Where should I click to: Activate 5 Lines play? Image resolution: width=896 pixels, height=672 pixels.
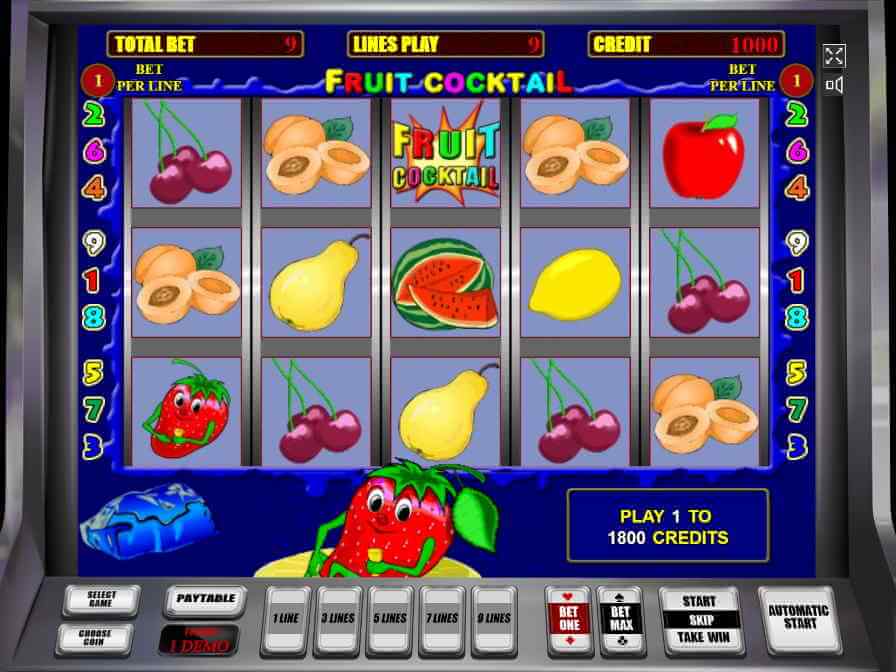tap(392, 619)
